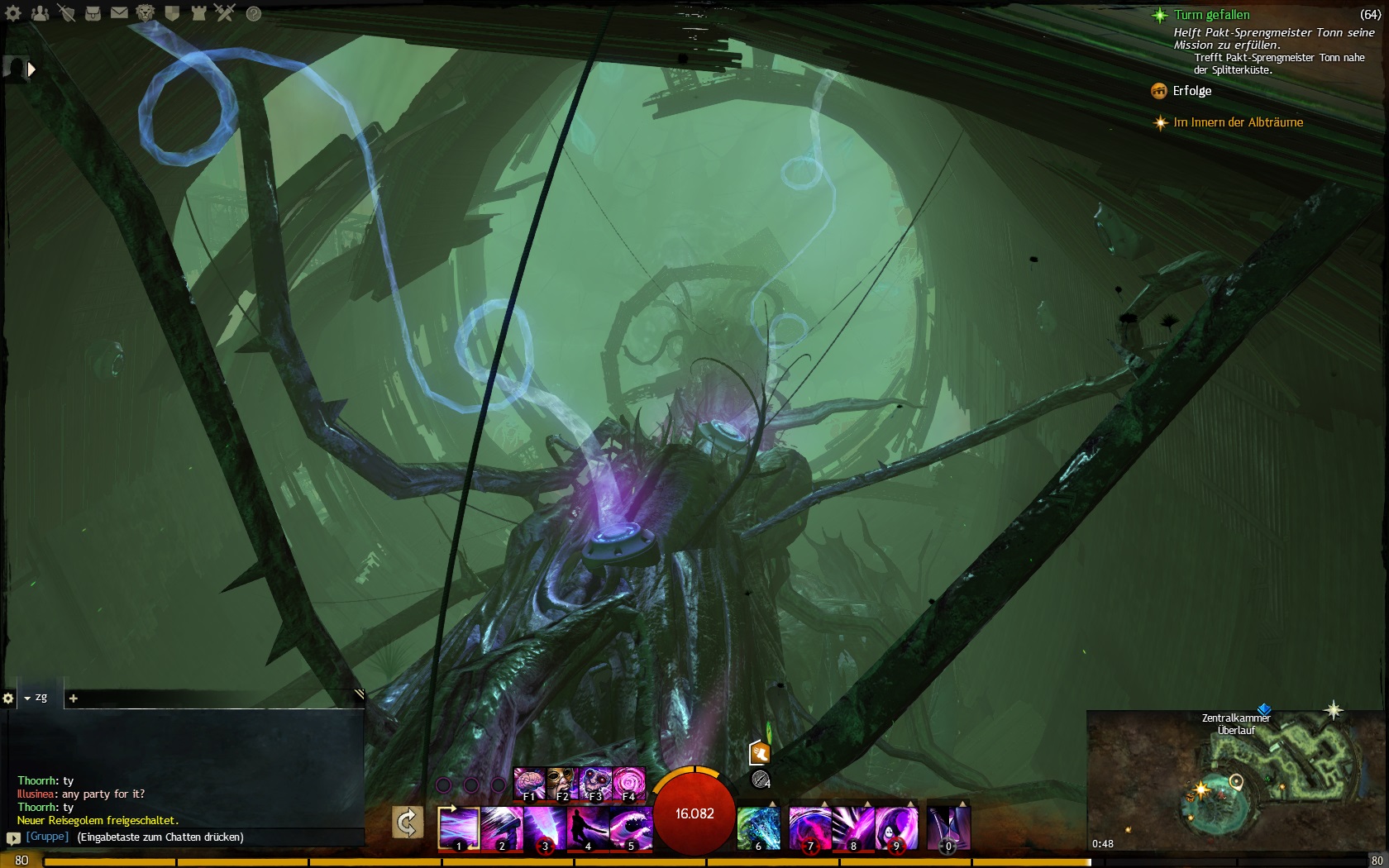This screenshot has width=1389, height=868.
Task: Expand the party portrait arrow
Action: coord(31,69)
